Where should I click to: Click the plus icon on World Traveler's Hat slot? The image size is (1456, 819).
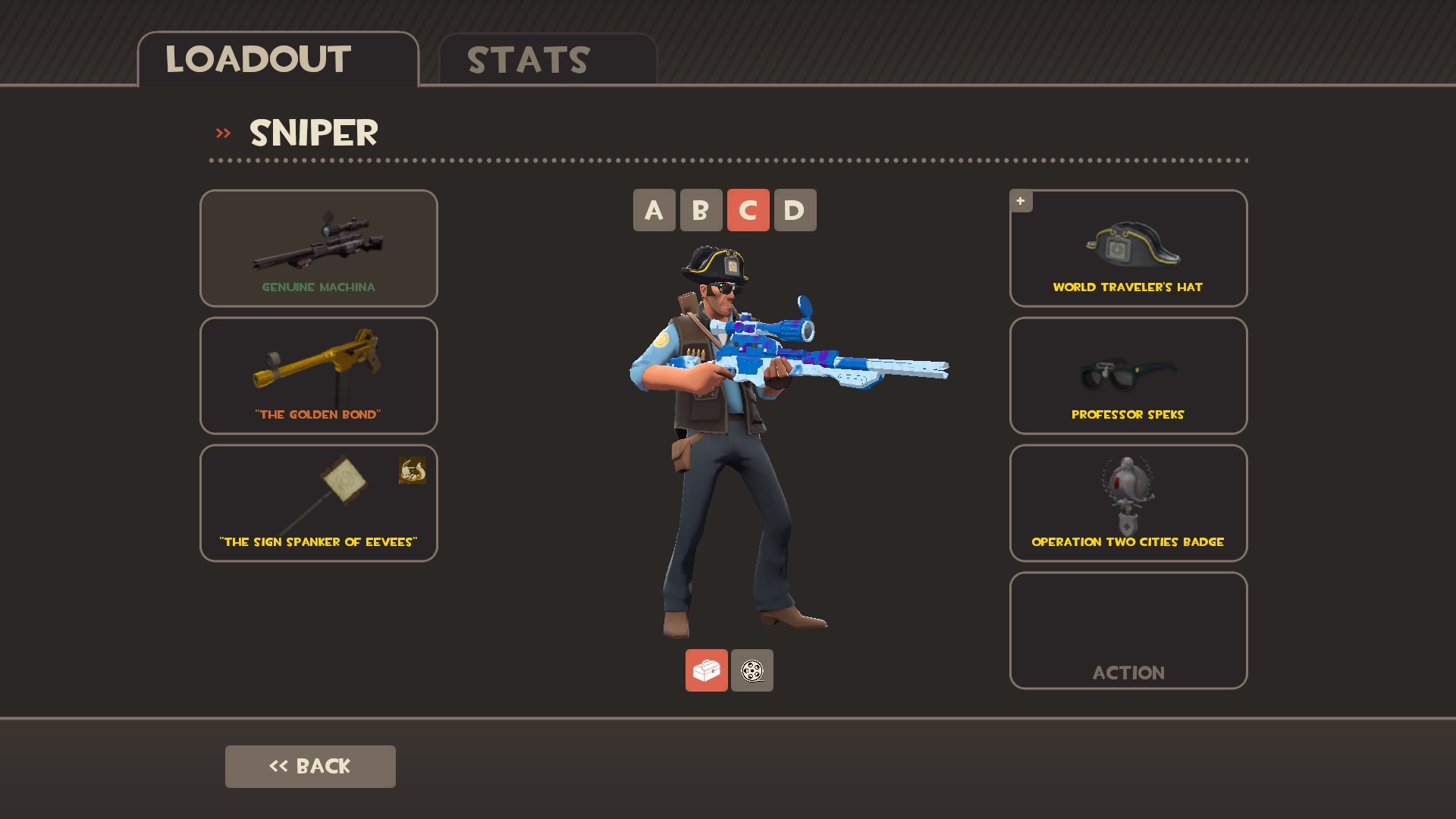pyautogui.click(x=1021, y=201)
